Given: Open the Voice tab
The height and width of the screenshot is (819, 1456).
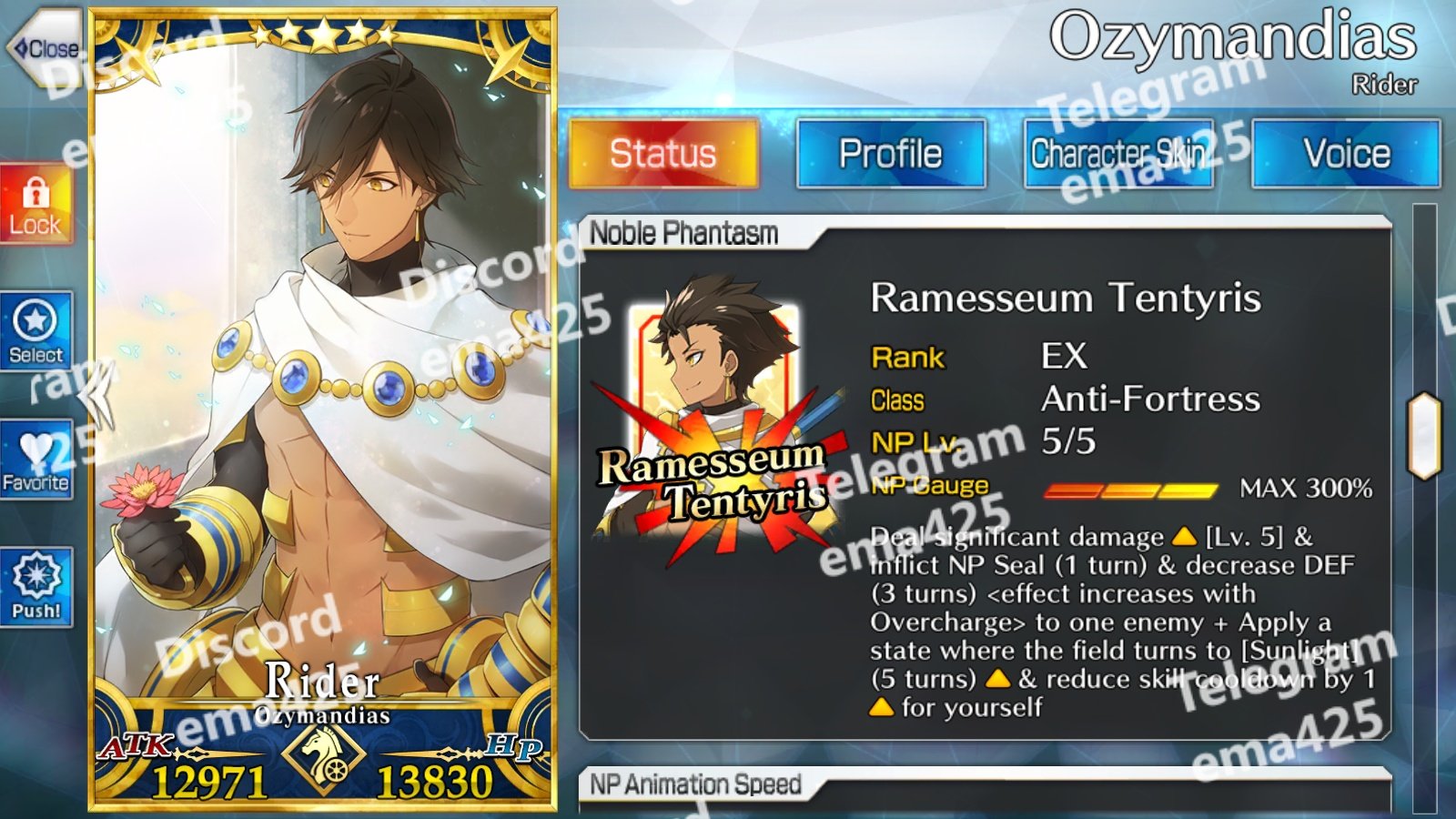Looking at the screenshot, I should point(1346,153).
